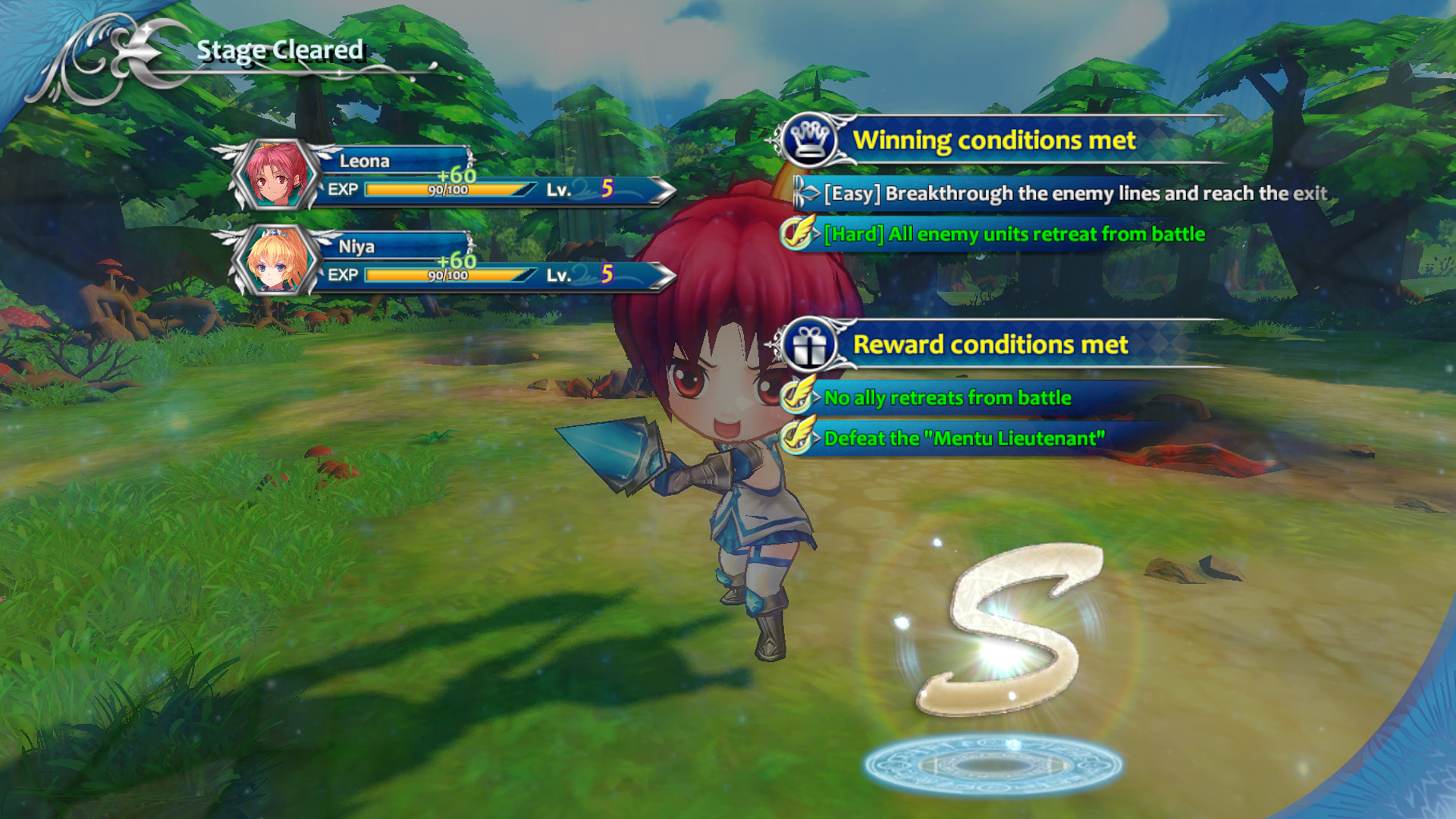This screenshot has width=1456, height=819.
Task: Click the gift box icon beside Reward conditions
Action: click(811, 345)
